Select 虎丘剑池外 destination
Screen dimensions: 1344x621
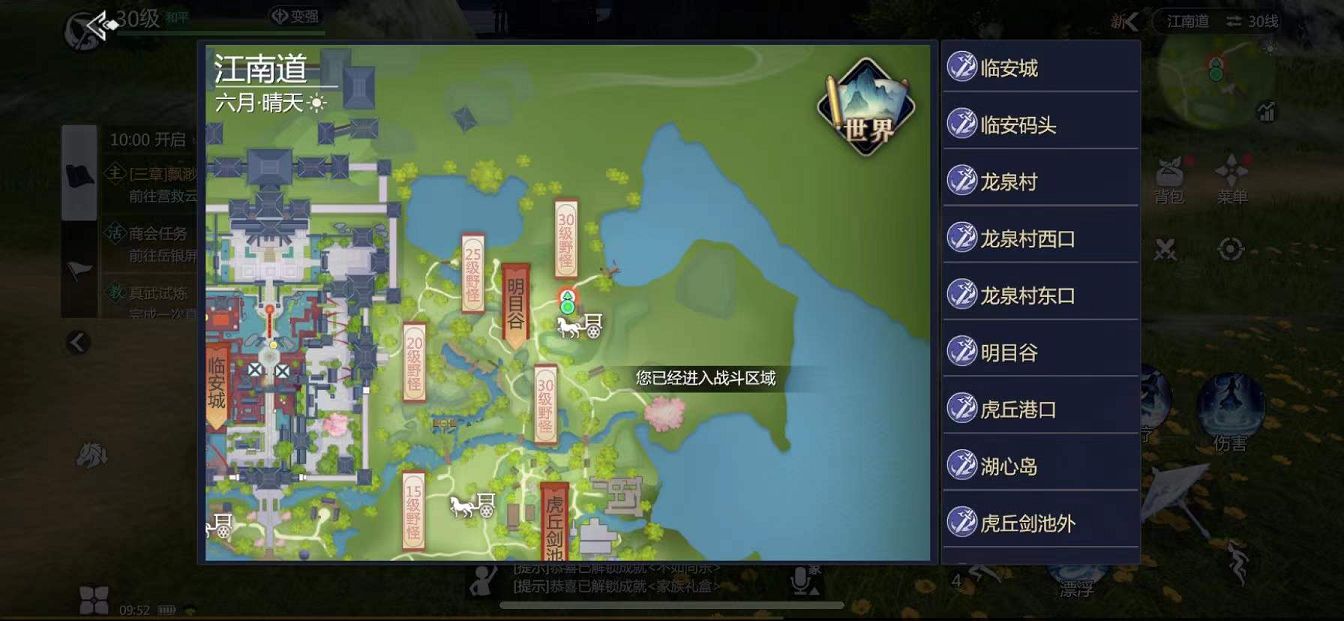pyautogui.click(x=1040, y=523)
